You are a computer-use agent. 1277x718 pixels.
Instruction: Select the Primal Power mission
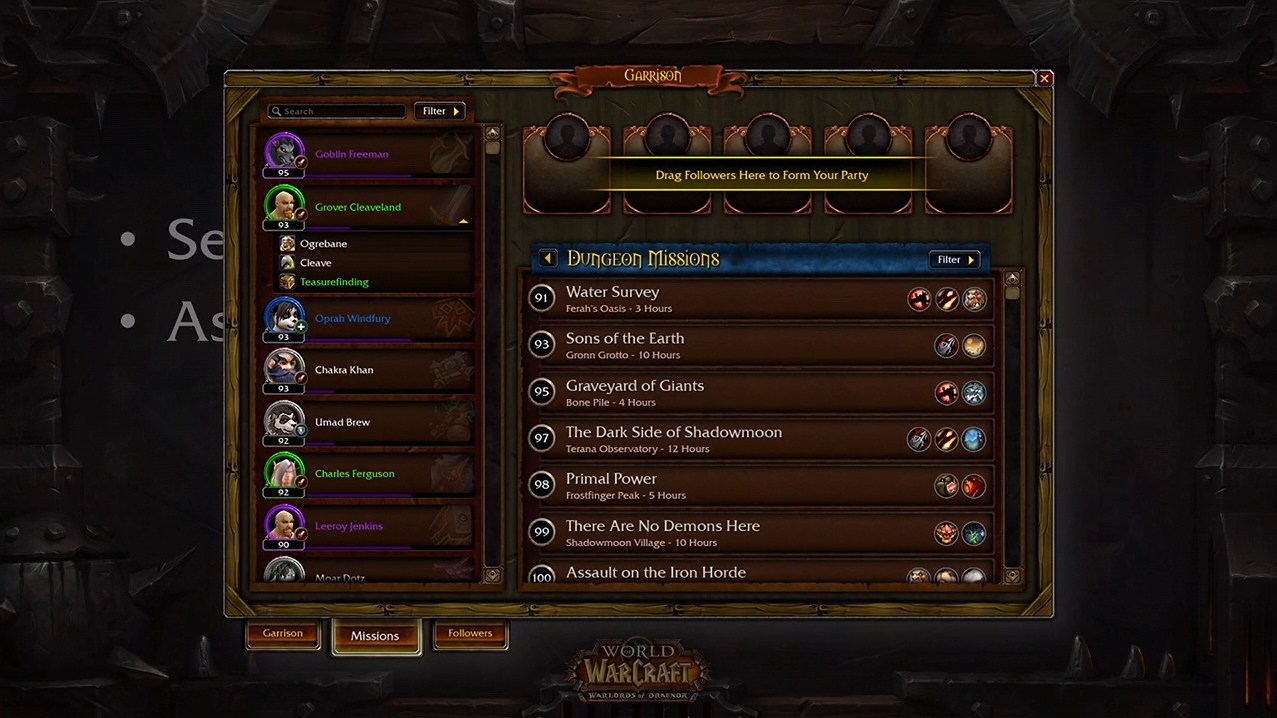tap(700, 486)
